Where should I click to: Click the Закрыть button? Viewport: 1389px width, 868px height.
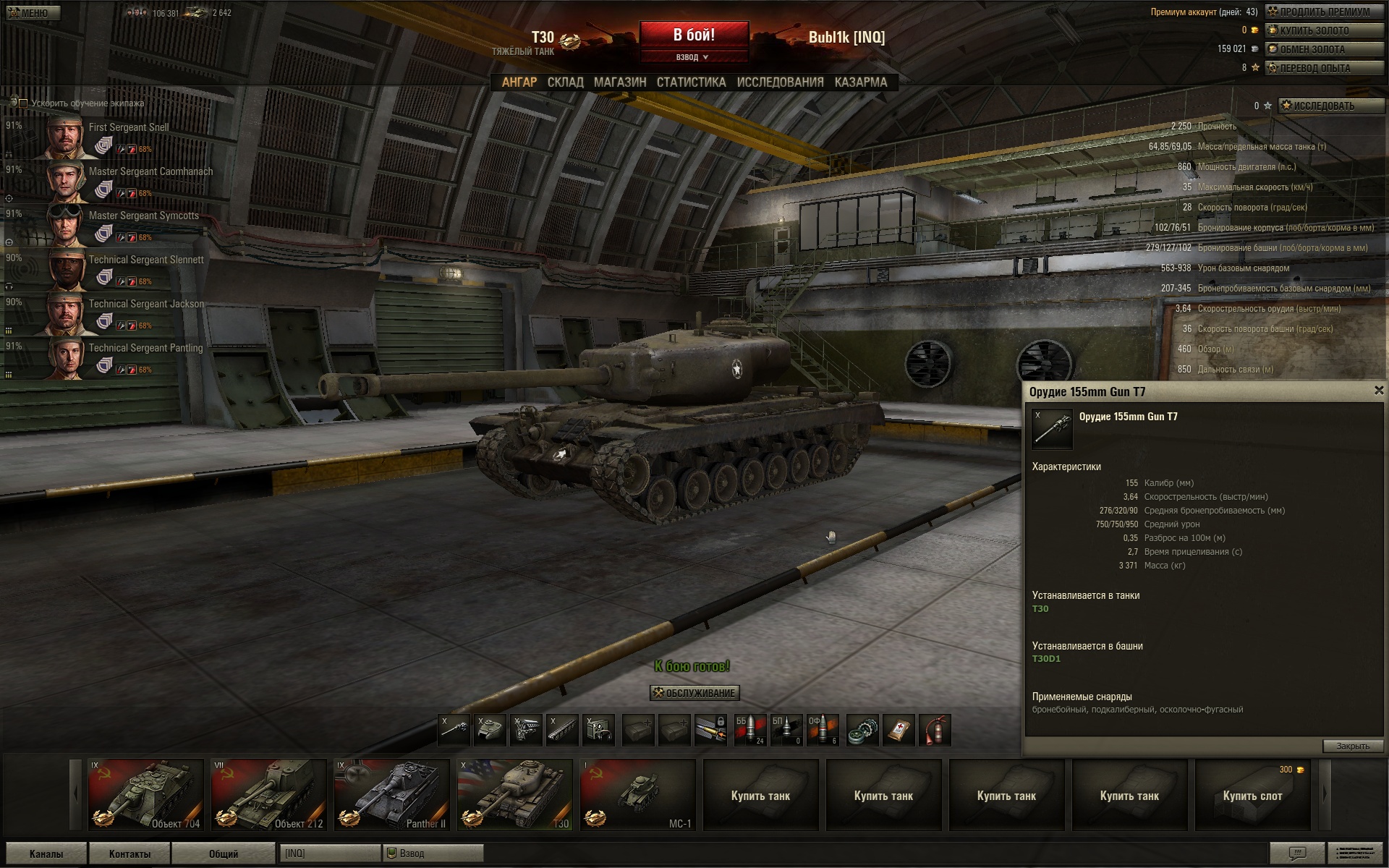coord(1352,746)
